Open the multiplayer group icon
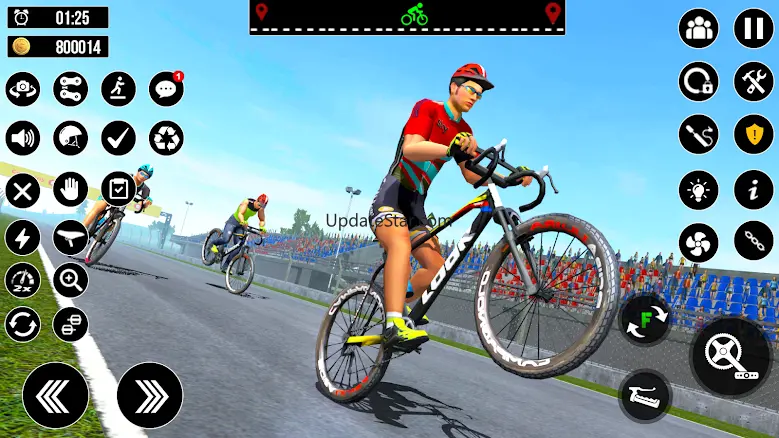Screen dimensions: 779x438 (x=699, y=28)
